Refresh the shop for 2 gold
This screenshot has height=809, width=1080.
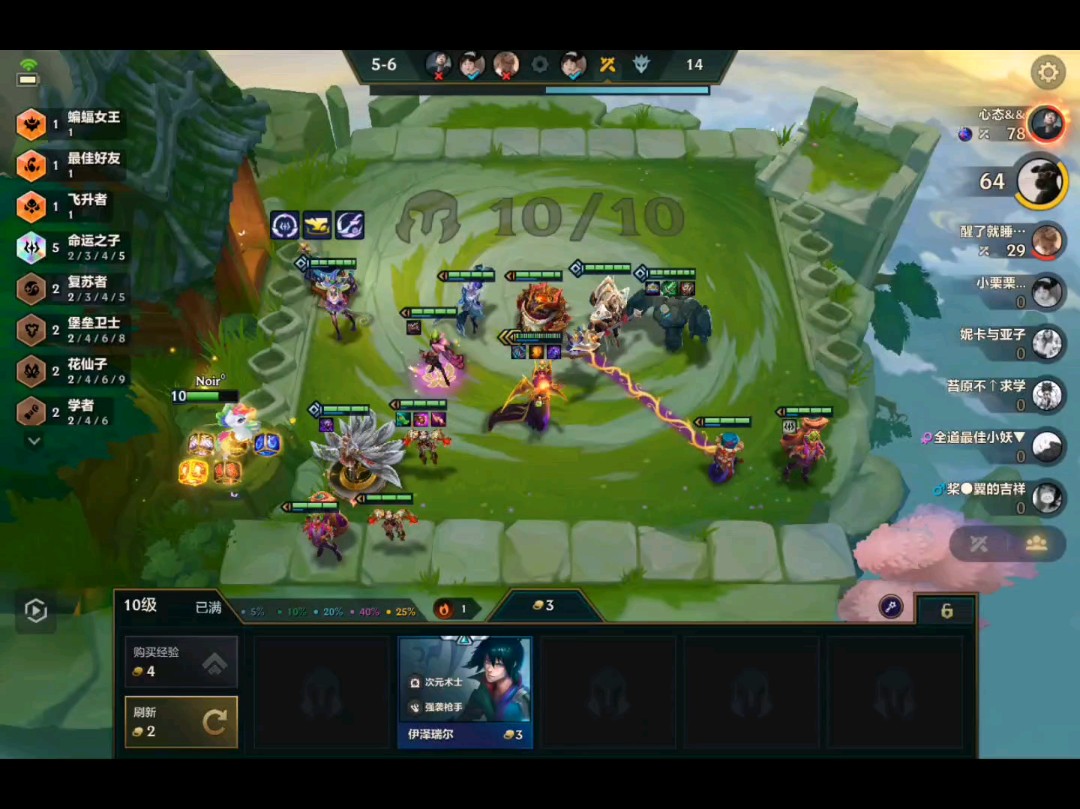point(181,721)
